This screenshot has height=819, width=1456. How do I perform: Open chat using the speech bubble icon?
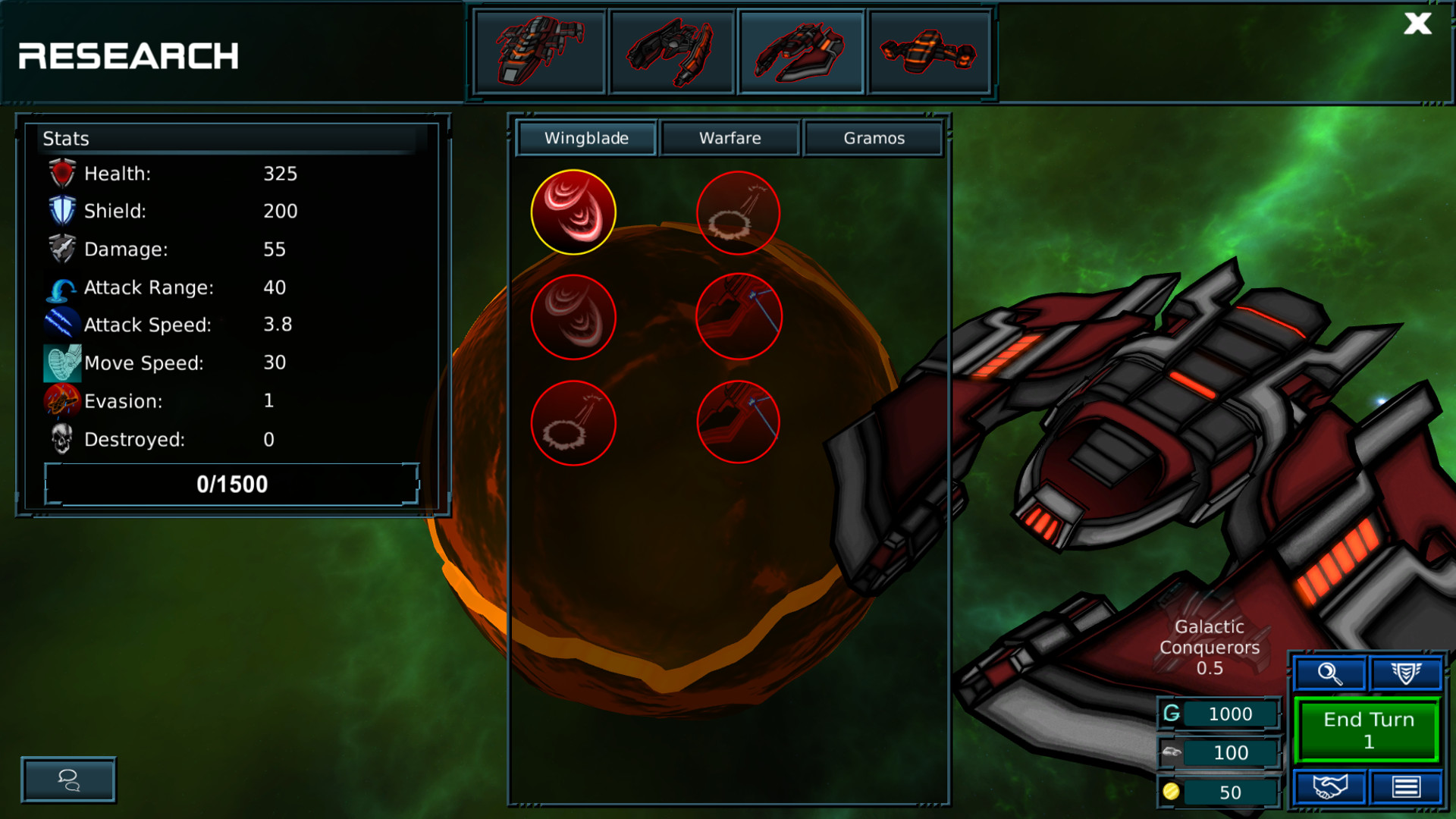tap(67, 780)
